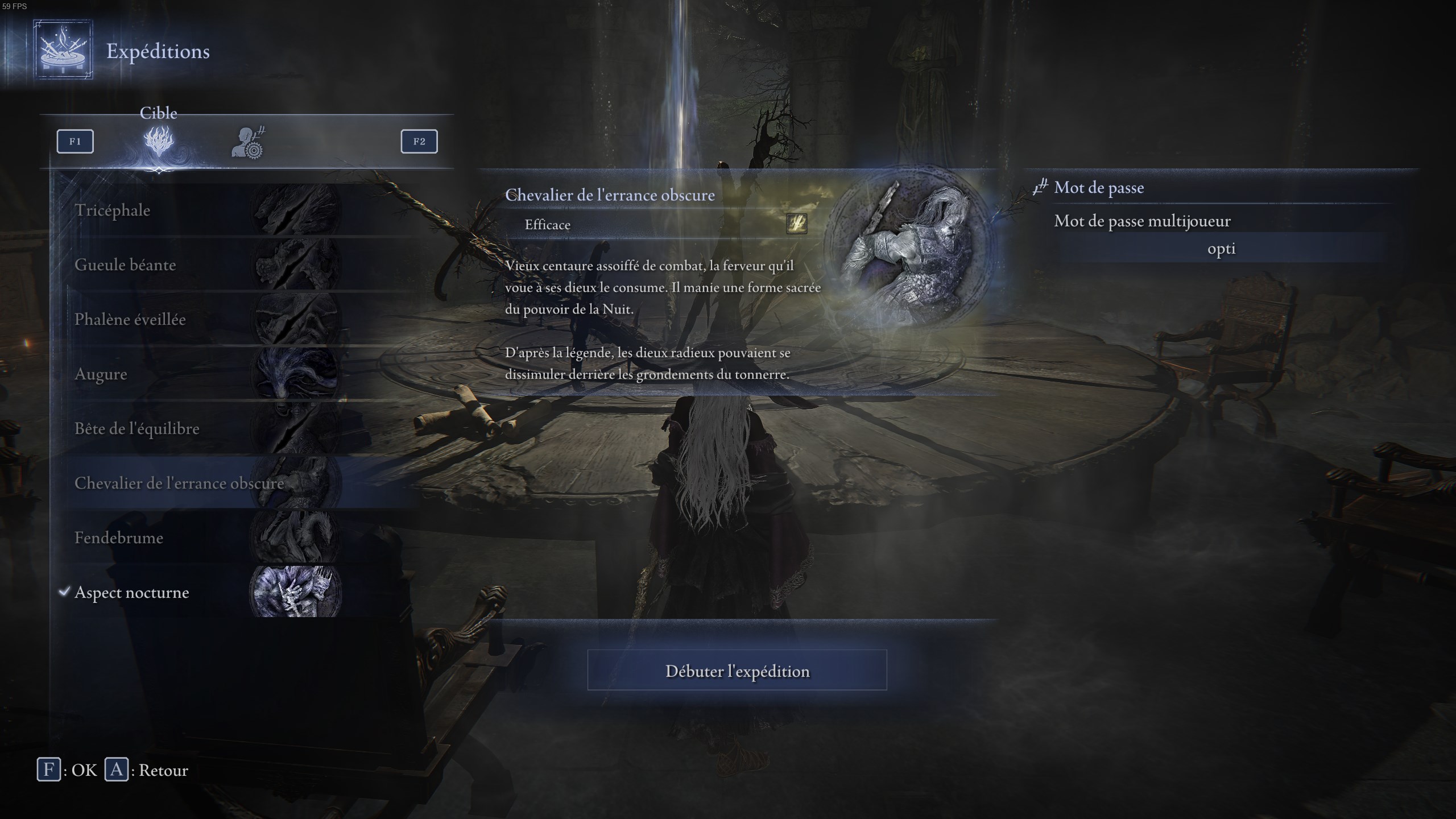Click Tricéphale's boss thumbnail

(296, 210)
